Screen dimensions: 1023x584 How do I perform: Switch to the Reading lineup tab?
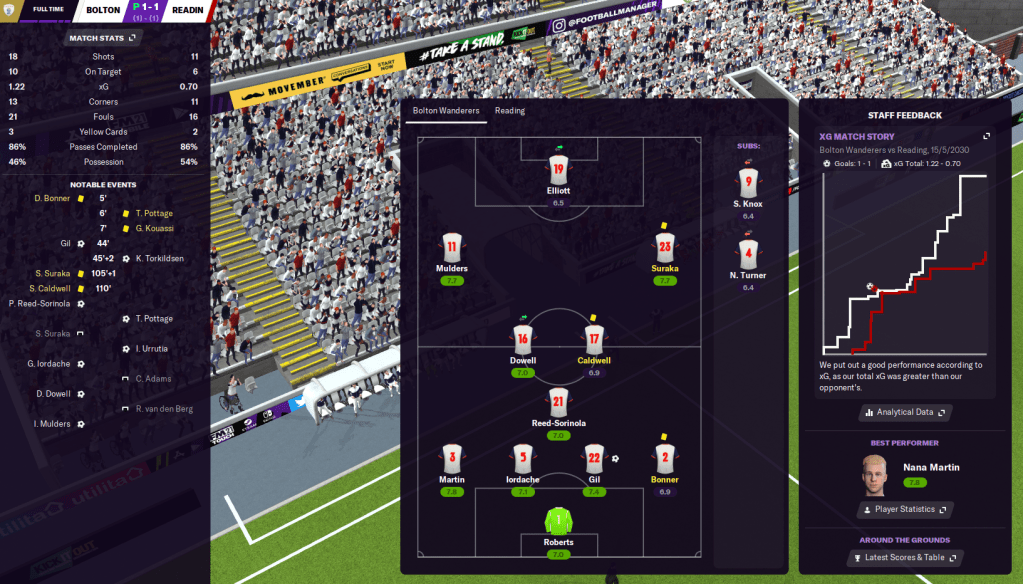(x=510, y=111)
